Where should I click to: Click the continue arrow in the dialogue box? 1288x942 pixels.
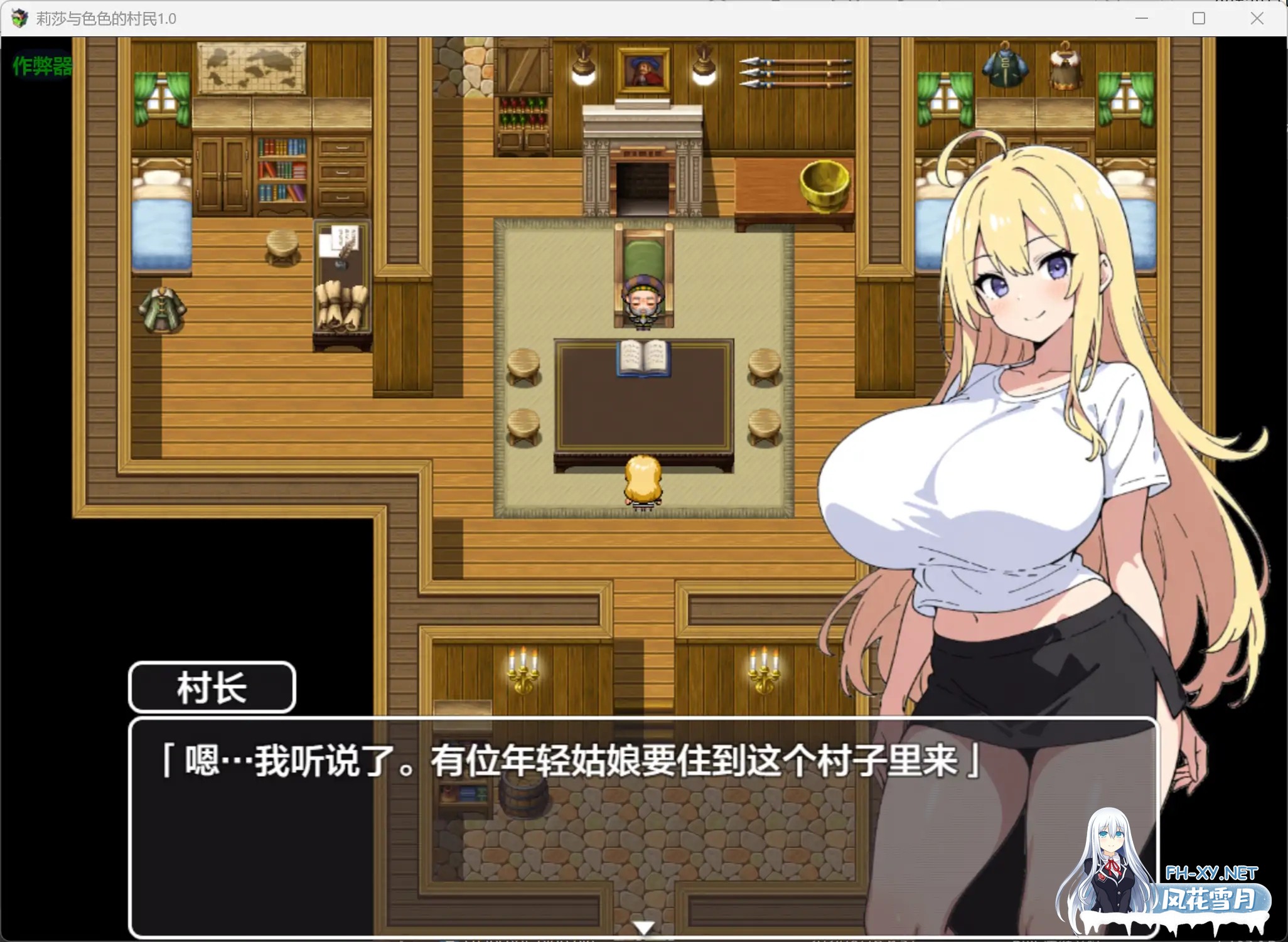coord(643,927)
